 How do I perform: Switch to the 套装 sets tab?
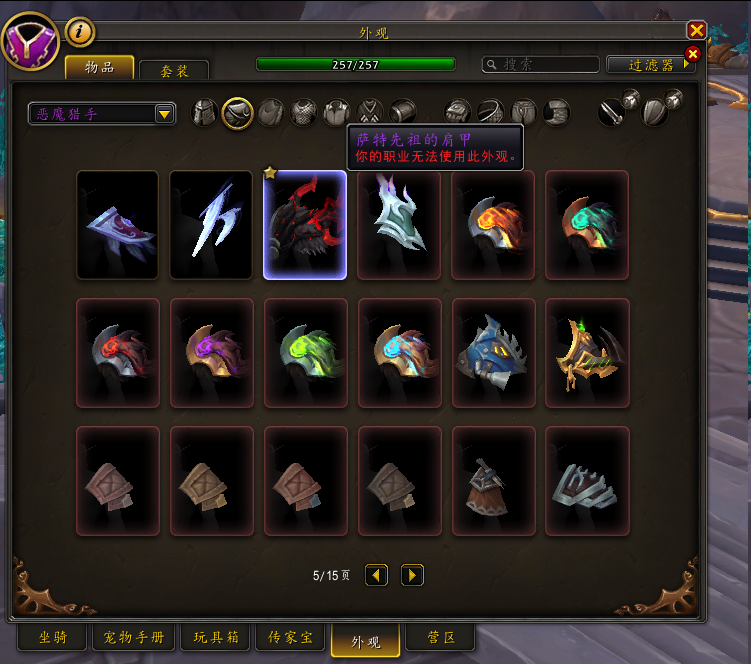(174, 71)
